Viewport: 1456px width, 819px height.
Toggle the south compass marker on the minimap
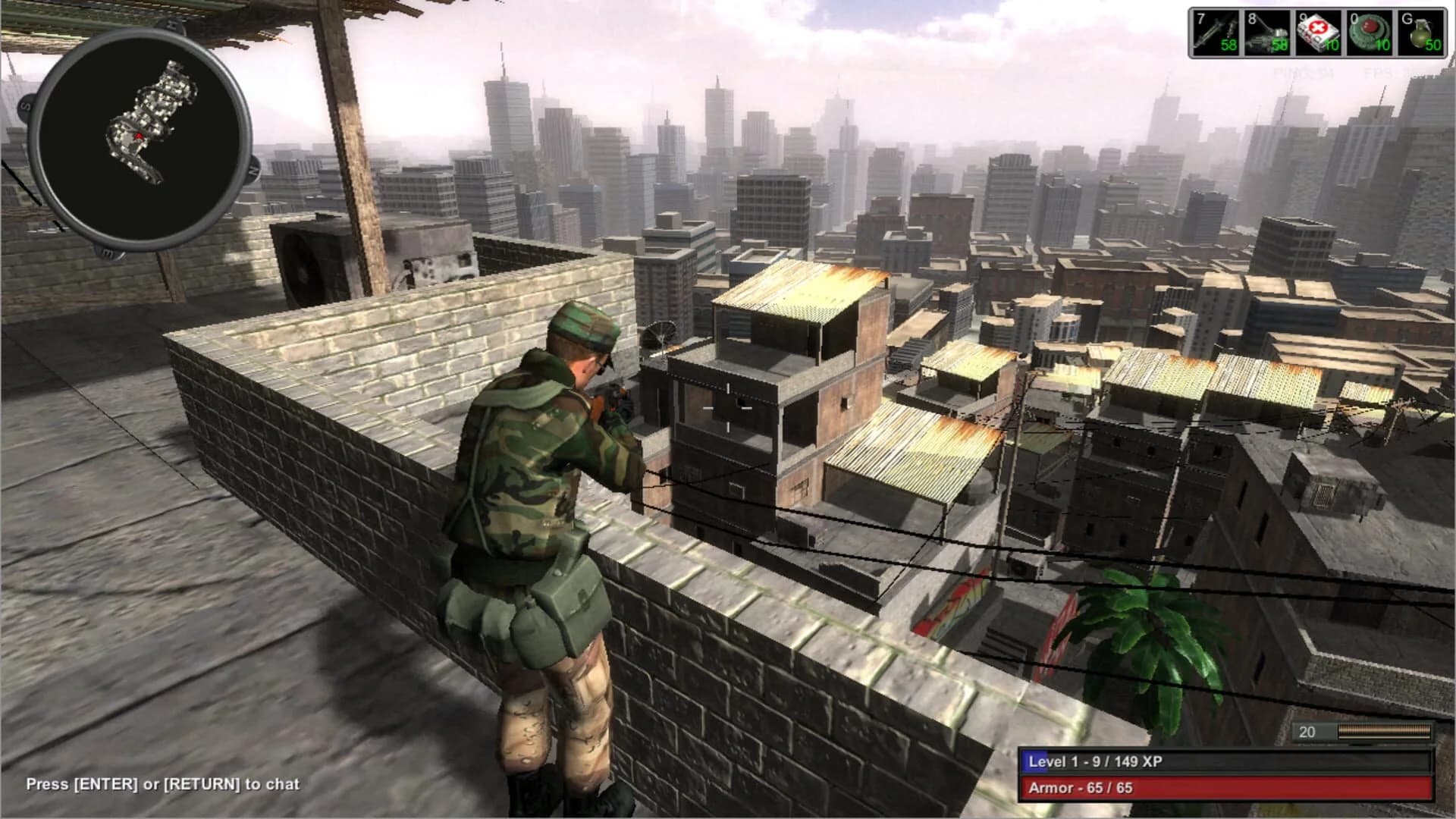(x=25, y=106)
